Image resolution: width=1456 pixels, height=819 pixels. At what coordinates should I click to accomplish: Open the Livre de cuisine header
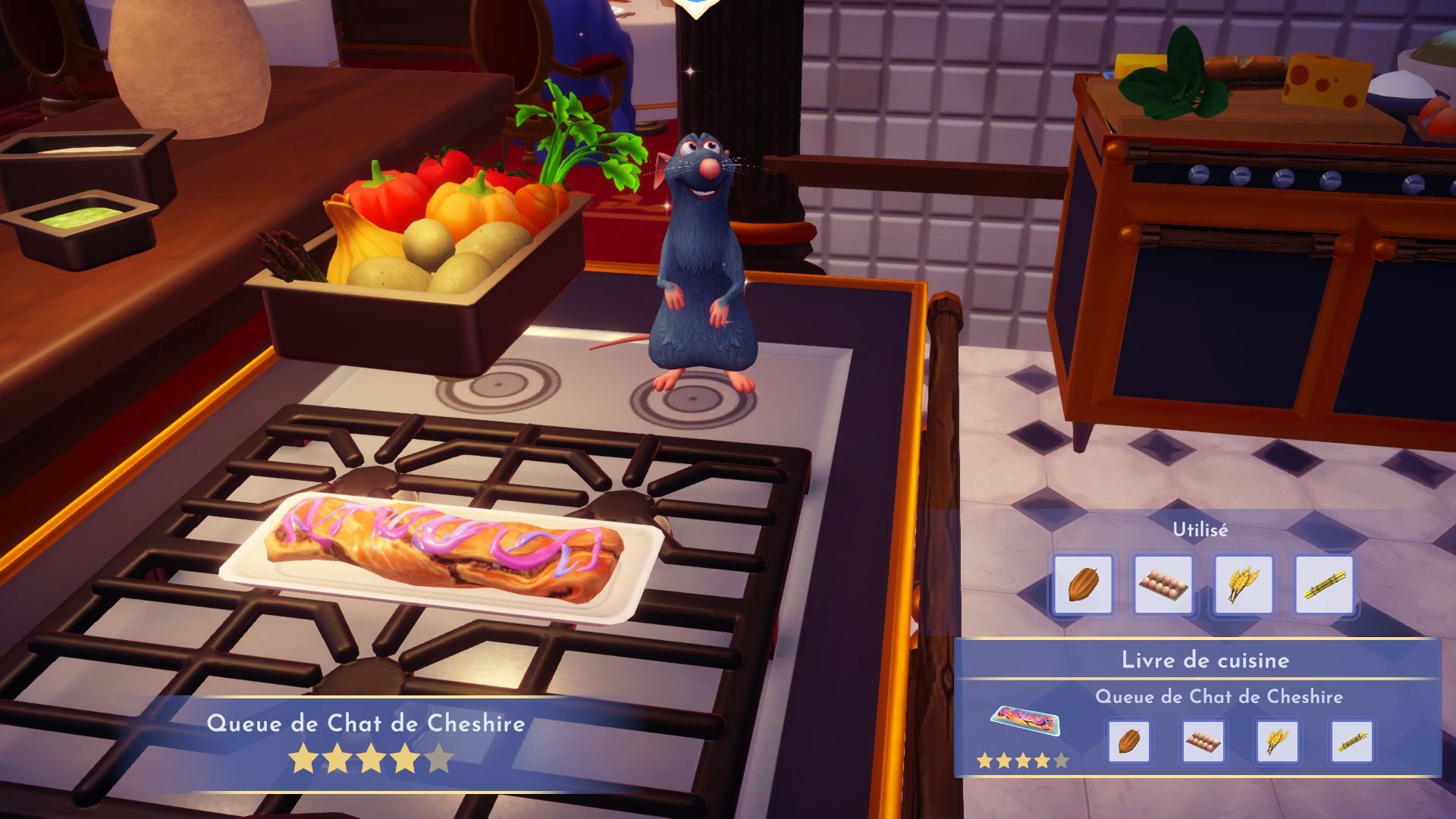(1205, 660)
